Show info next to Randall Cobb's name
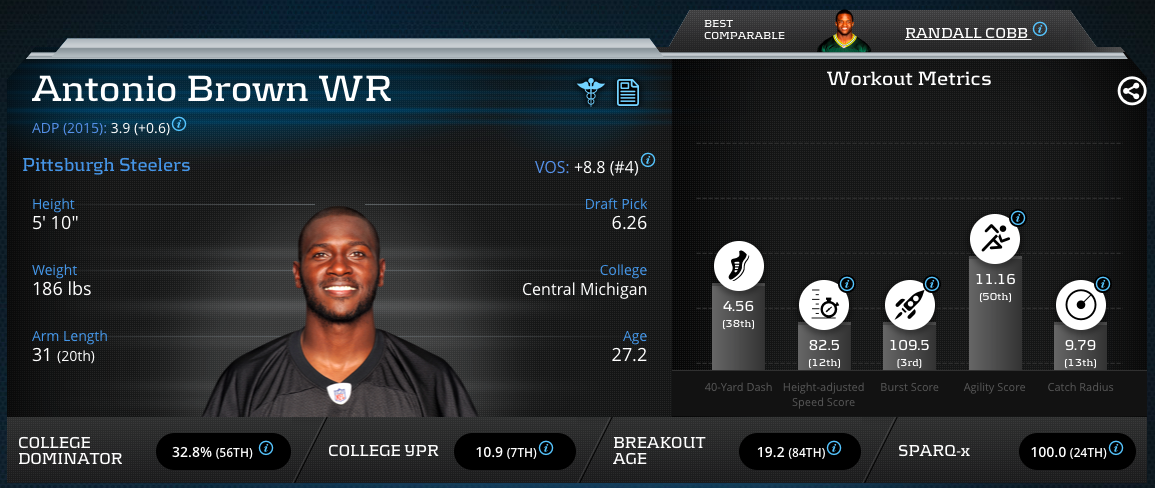The width and height of the screenshot is (1155, 488). (1040, 30)
